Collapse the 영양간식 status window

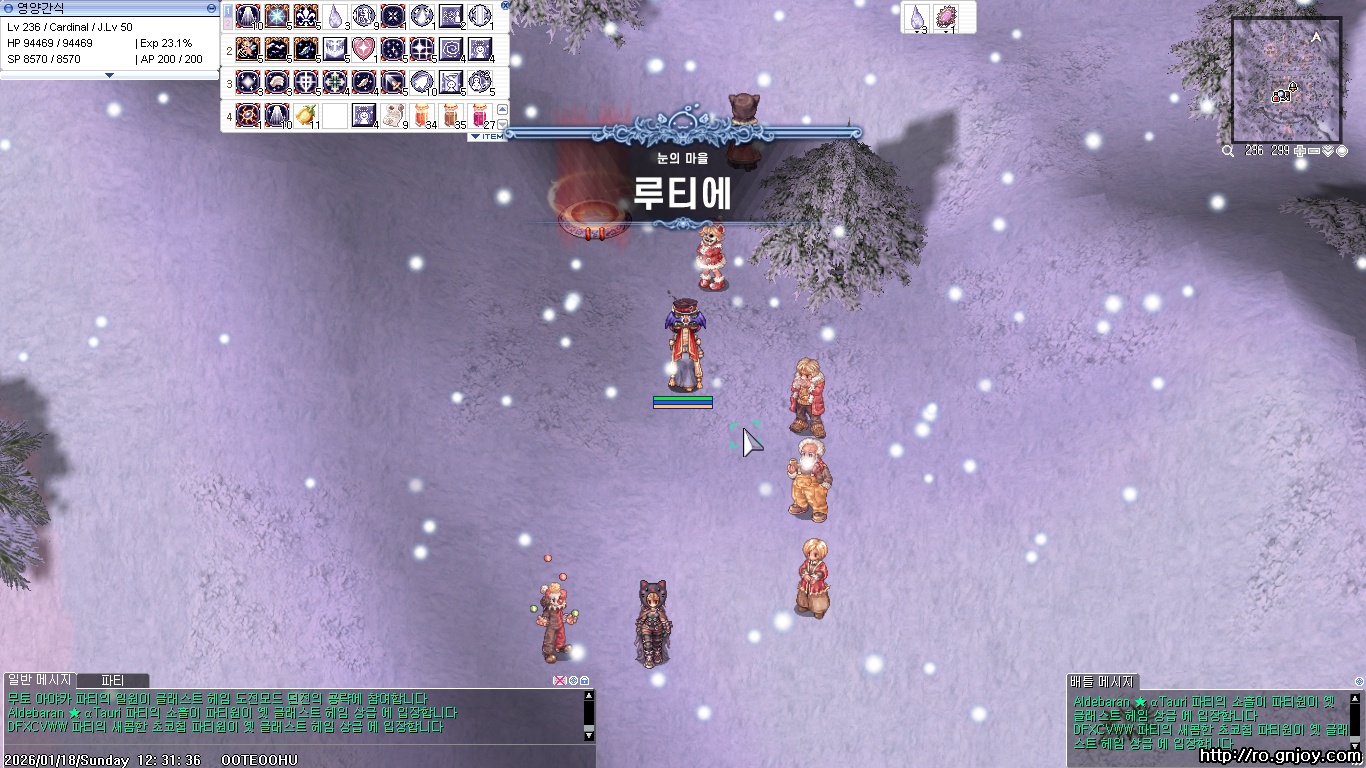click(x=210, y=8)
